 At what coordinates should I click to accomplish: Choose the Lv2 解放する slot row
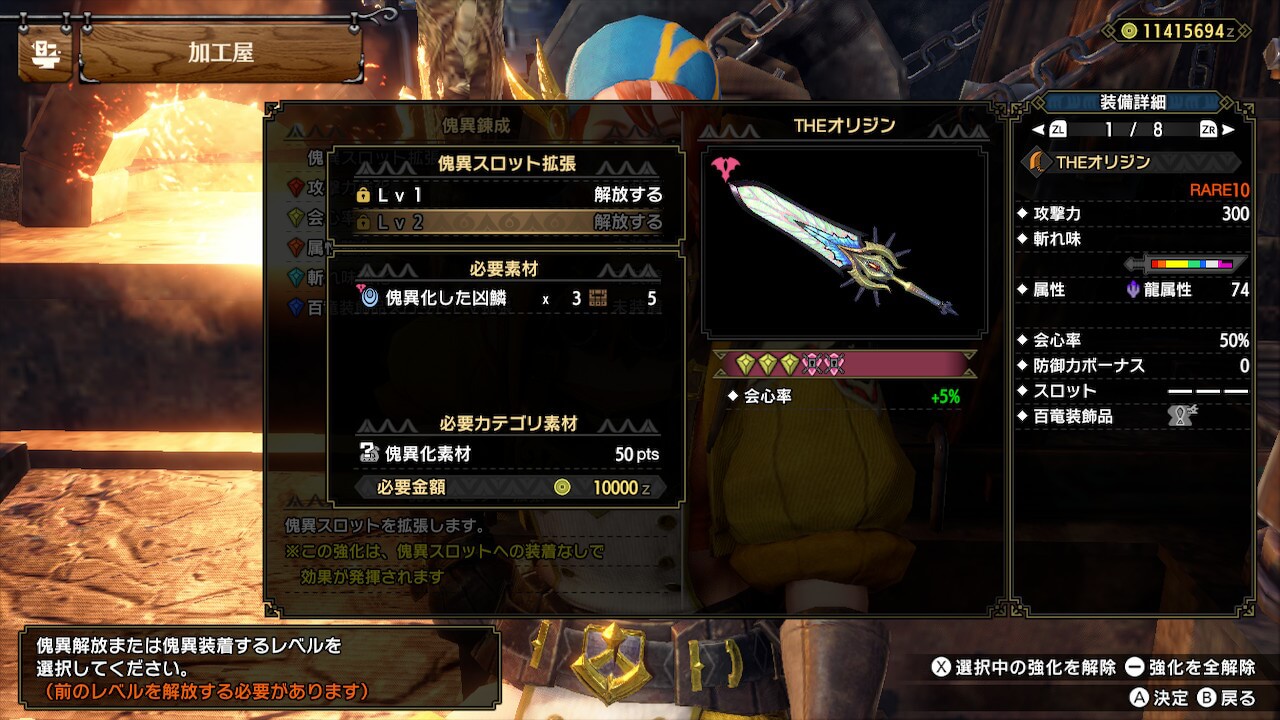pyautogui.click(x=508, y=222)
